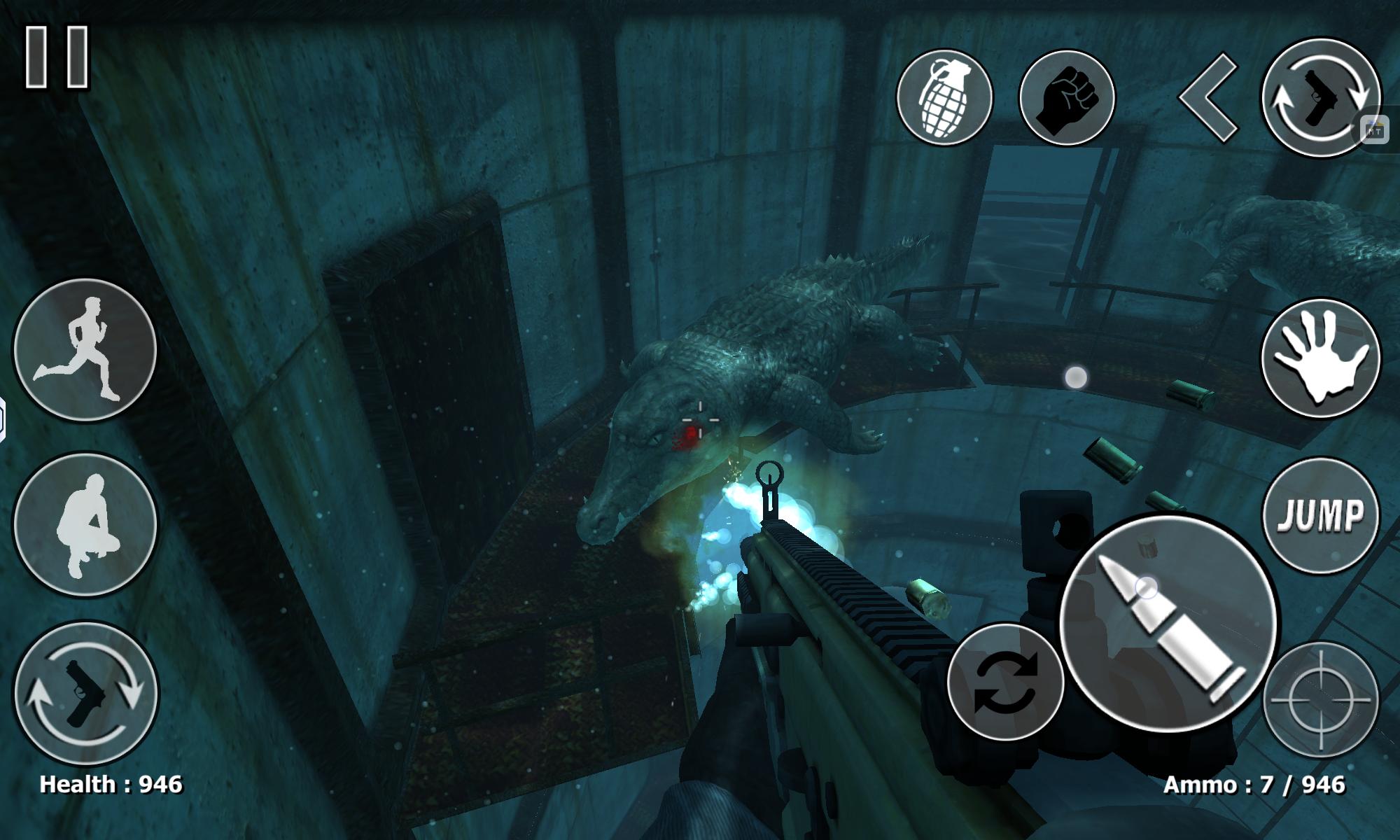This screenshot has height=840, width=1400.
Task: Fire the weapon with the bullet button
Action: click(x=1168, y=623)
